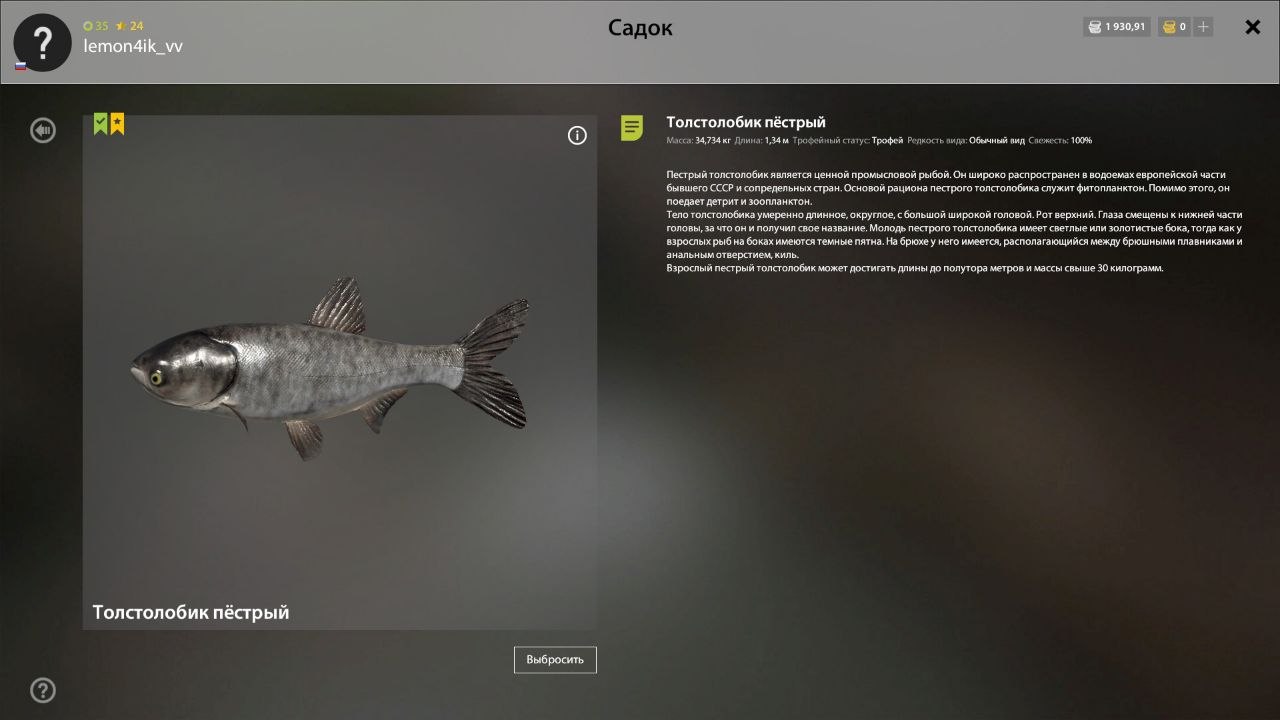Open help via the bottom-left question mark
This screenshot has height=720, width=1280.
pyautogui.click(x=42, y=690)
